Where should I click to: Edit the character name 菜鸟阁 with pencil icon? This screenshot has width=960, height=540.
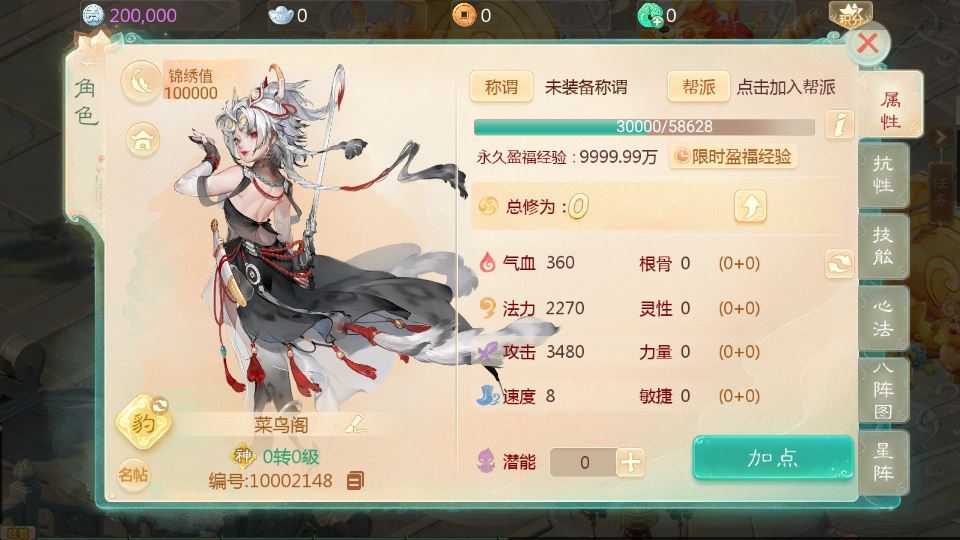click(355, 423)
